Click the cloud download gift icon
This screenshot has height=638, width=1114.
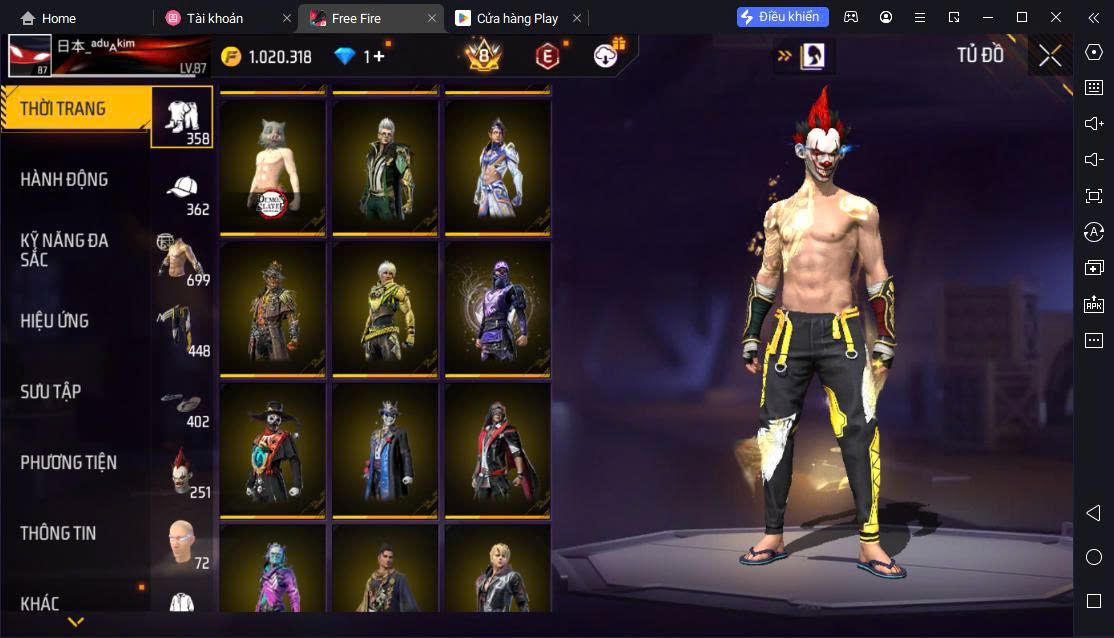coord(606,56)
